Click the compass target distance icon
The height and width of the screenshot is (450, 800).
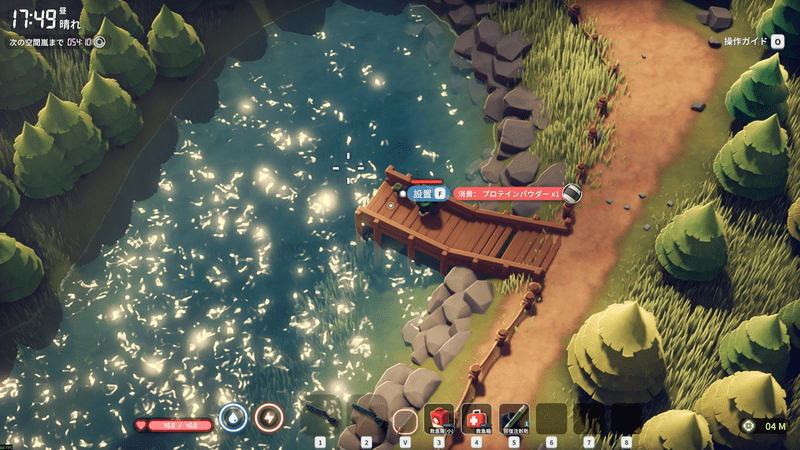(748, 427)
